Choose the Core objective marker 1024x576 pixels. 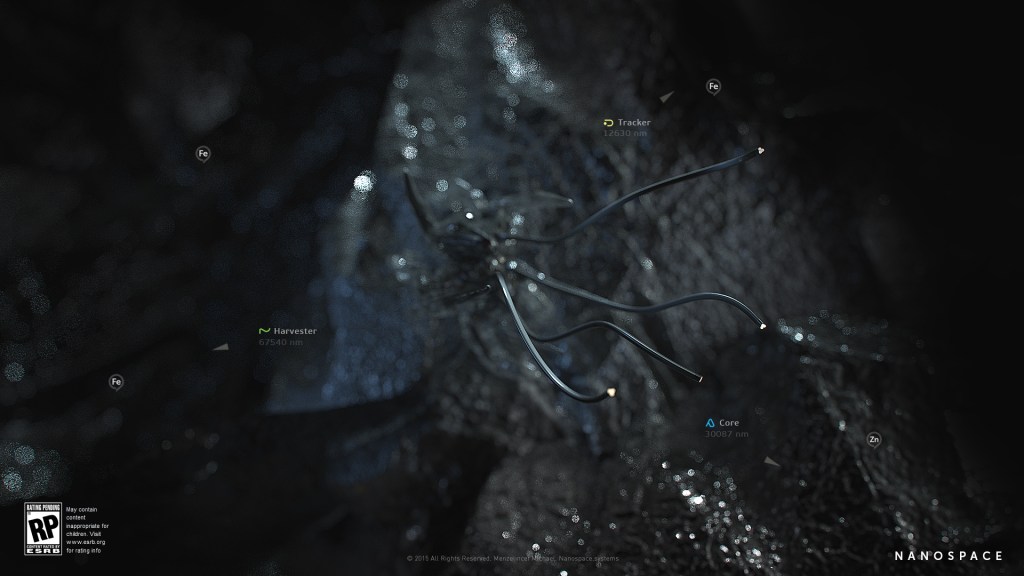coord(722,423)
